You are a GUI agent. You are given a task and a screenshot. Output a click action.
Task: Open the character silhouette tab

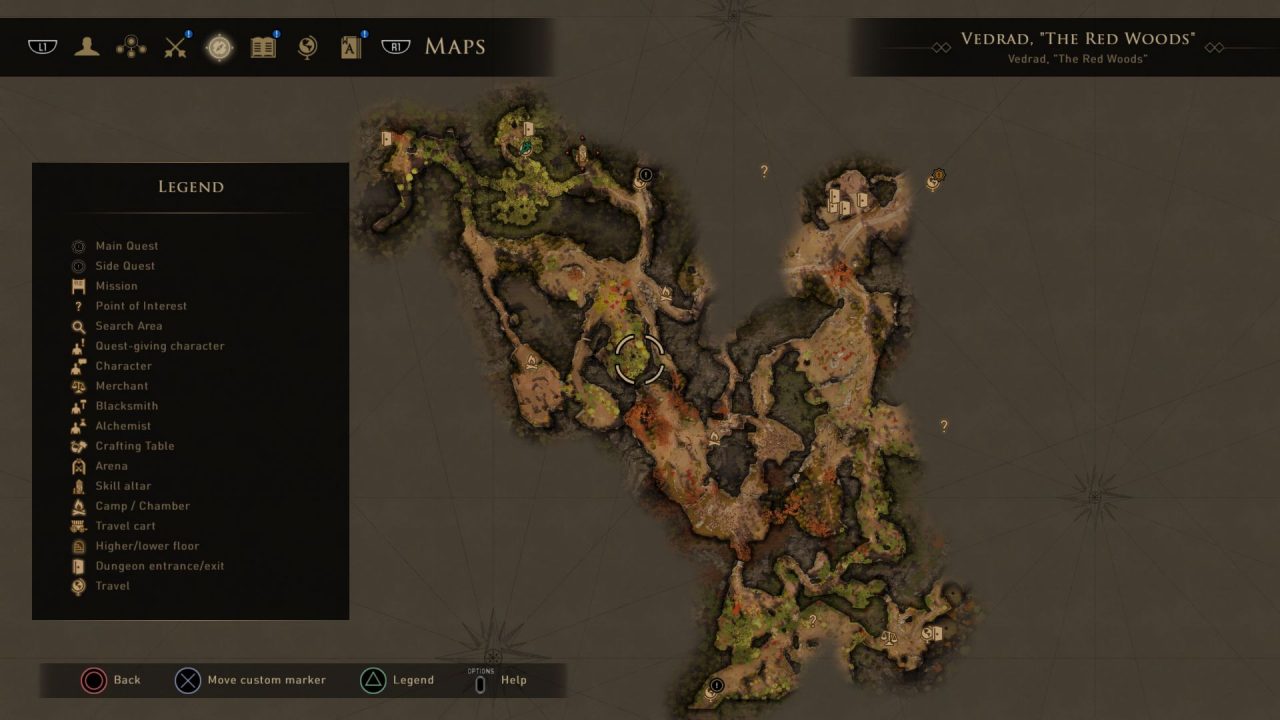(87, 47)
